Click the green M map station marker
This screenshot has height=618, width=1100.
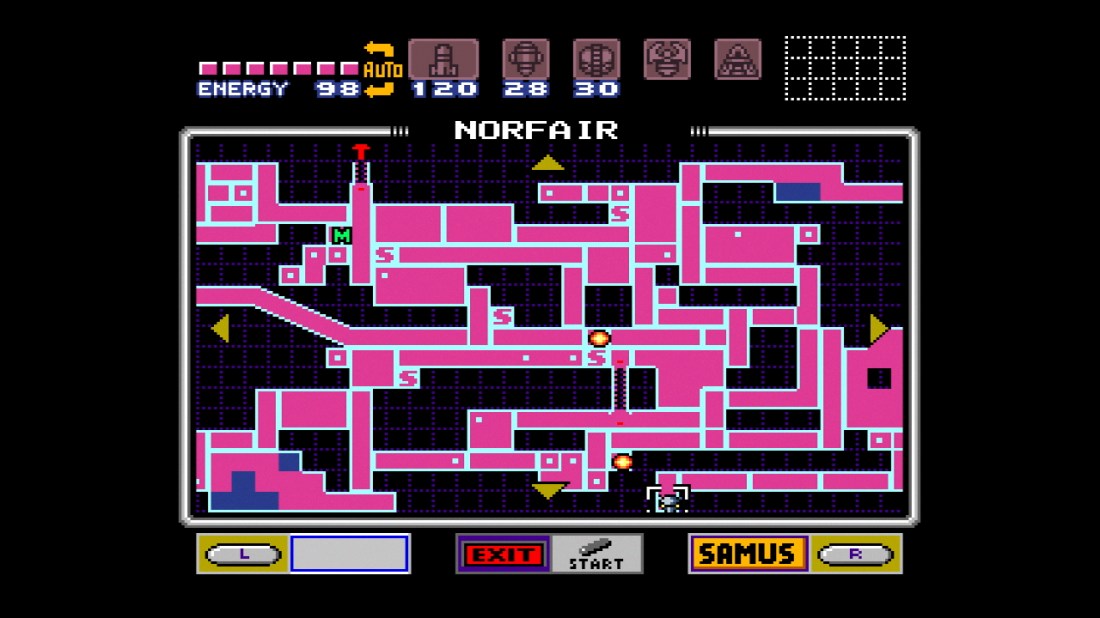tap(342, 236)
